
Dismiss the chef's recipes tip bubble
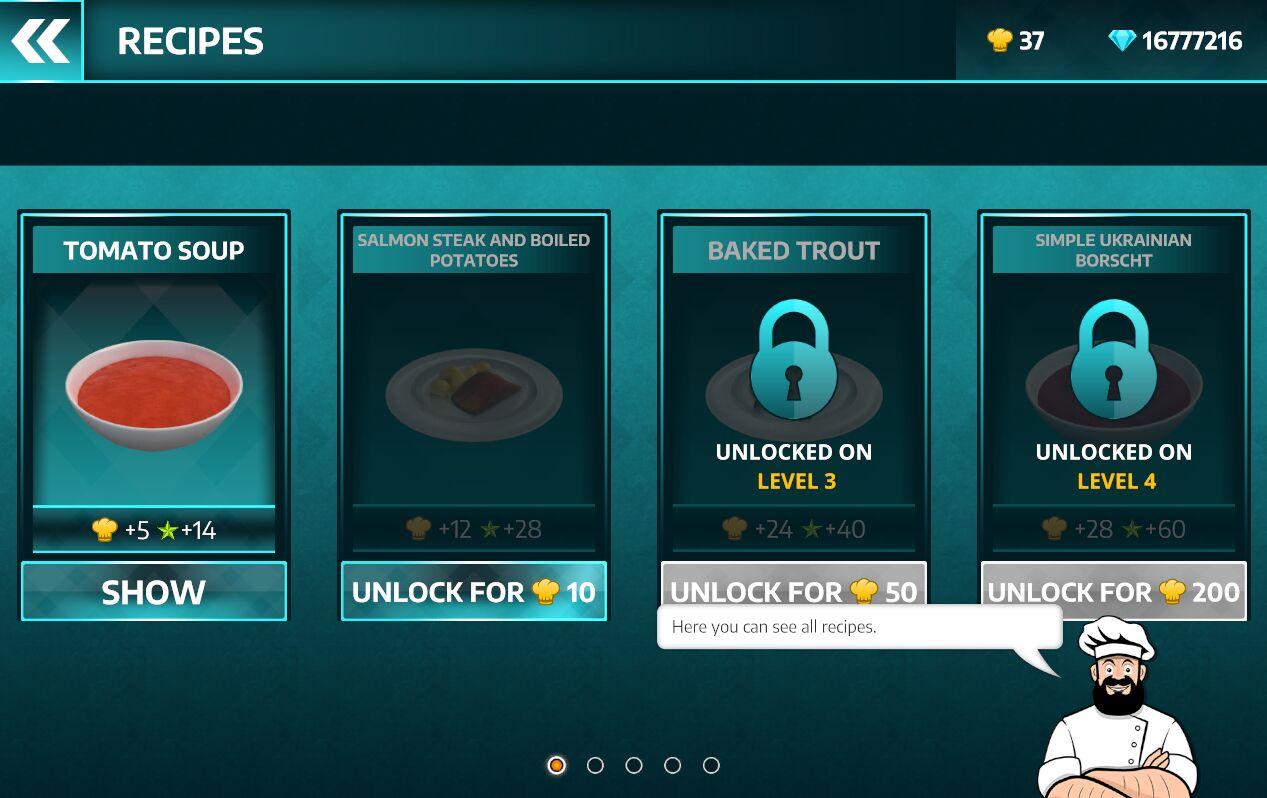858,627
